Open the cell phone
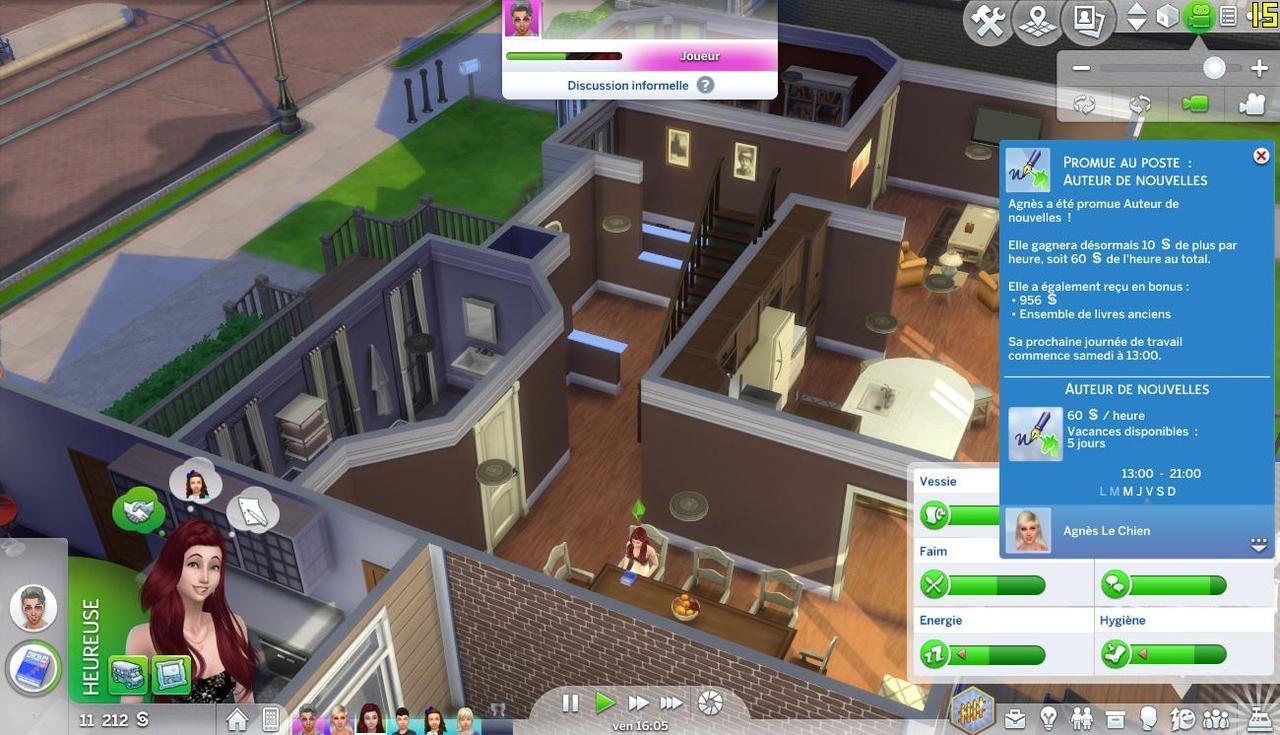Image resolution: width=1280 pixels, height=735 pixels. pyautogui.click(x=270, y=719)
